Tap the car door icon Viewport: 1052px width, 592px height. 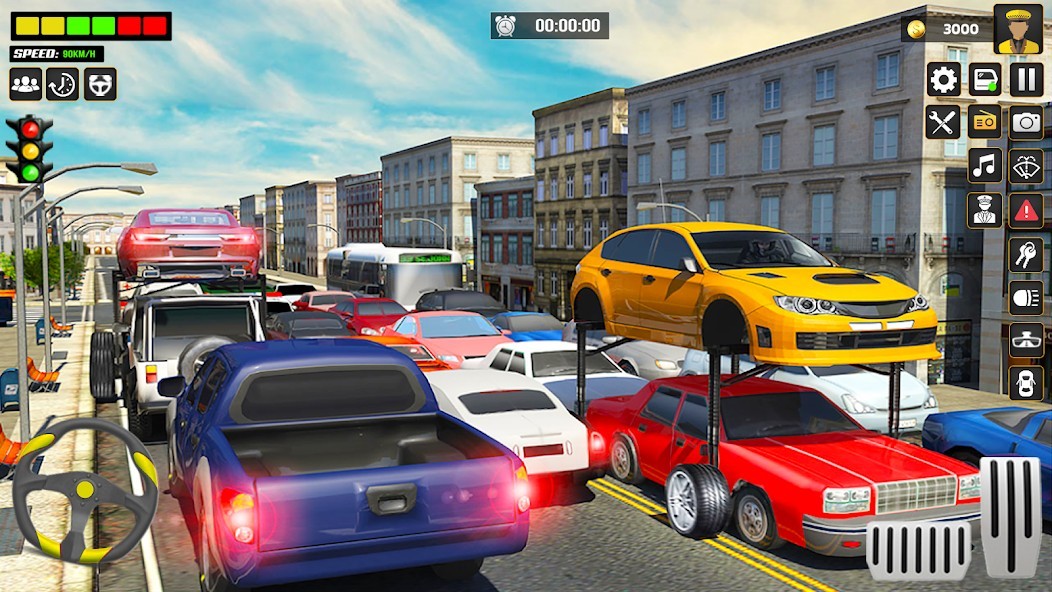pos(985,79)
